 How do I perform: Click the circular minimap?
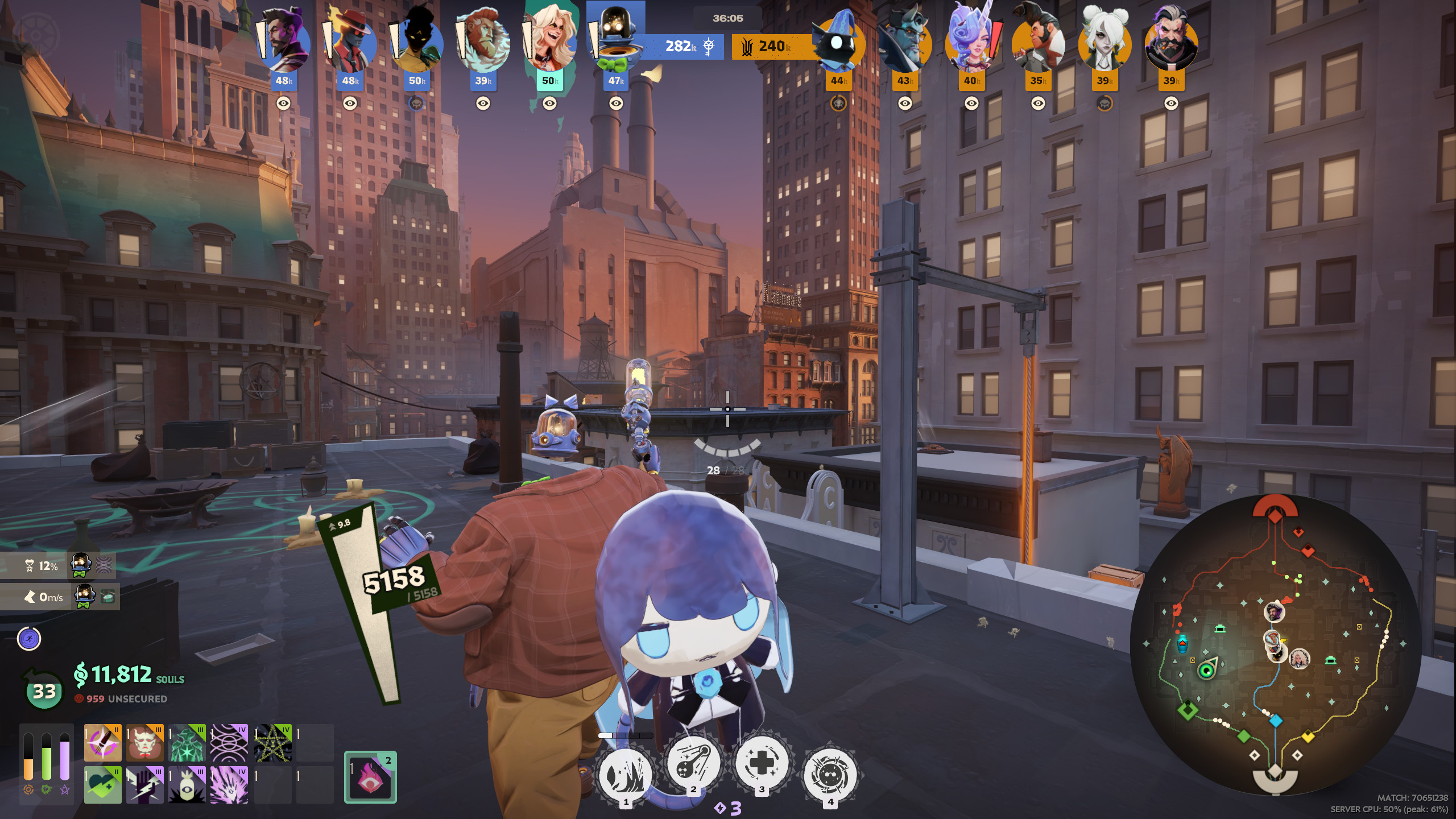click(x=1275, y=644)
